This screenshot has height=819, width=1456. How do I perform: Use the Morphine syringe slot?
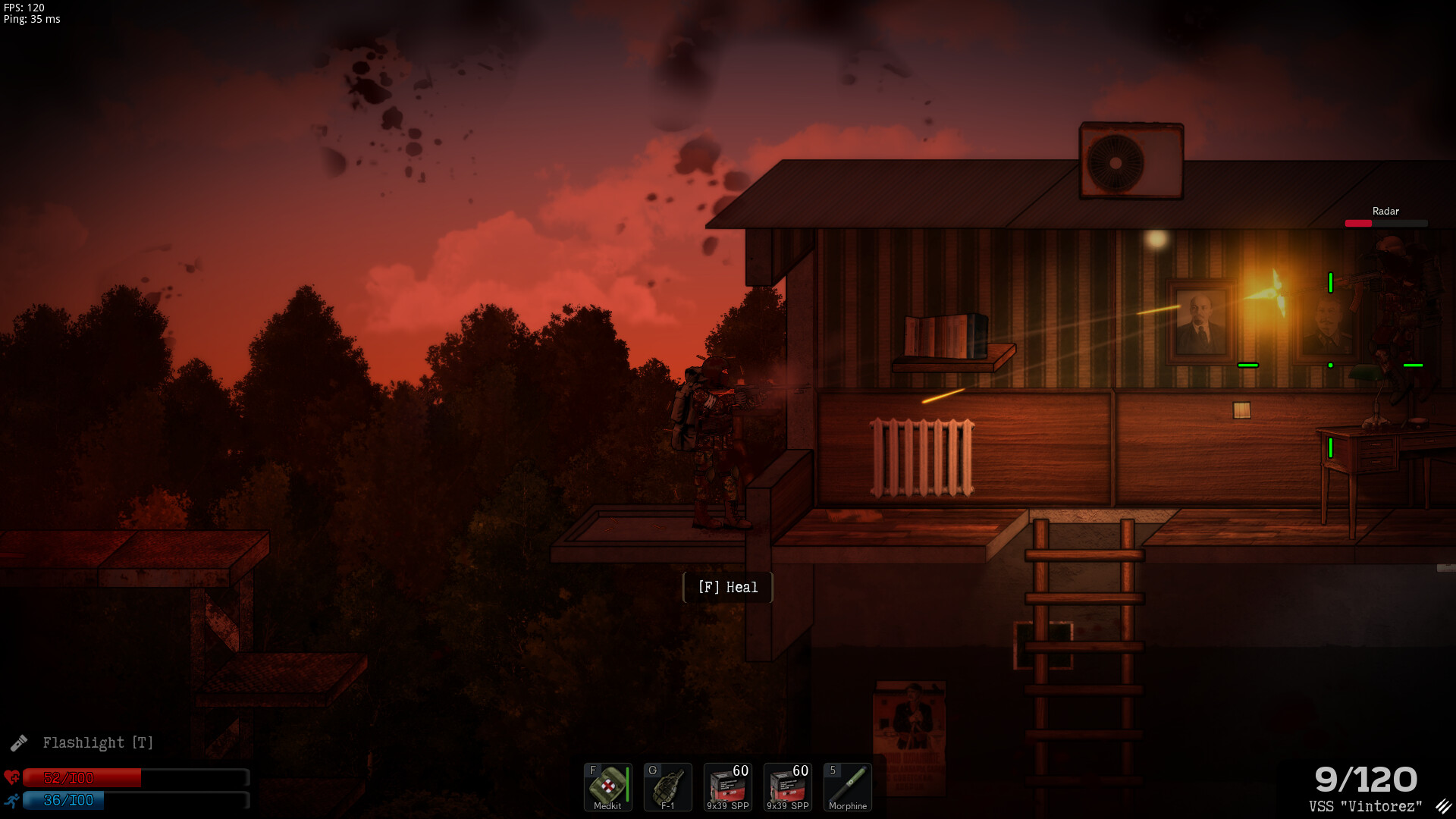[x=847, y=786]
